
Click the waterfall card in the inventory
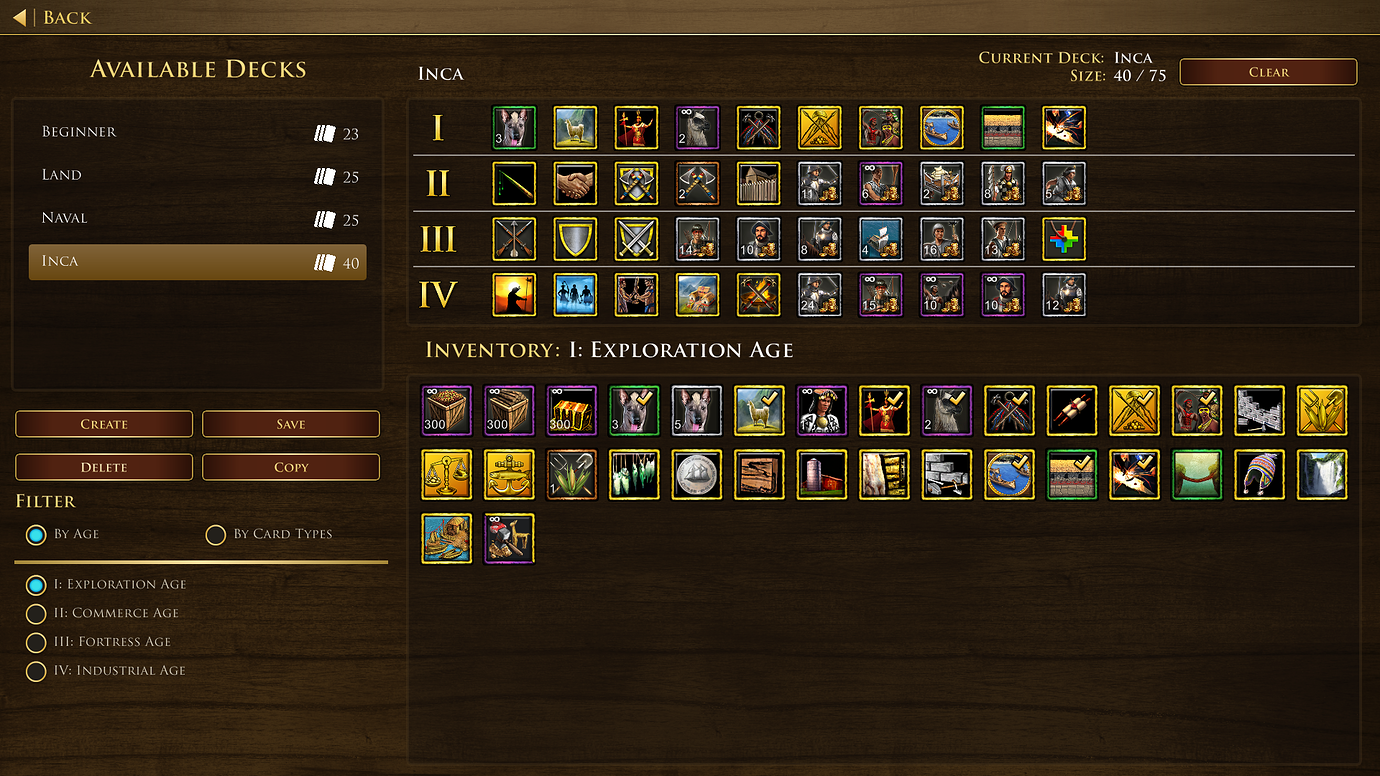point(1322,474)
